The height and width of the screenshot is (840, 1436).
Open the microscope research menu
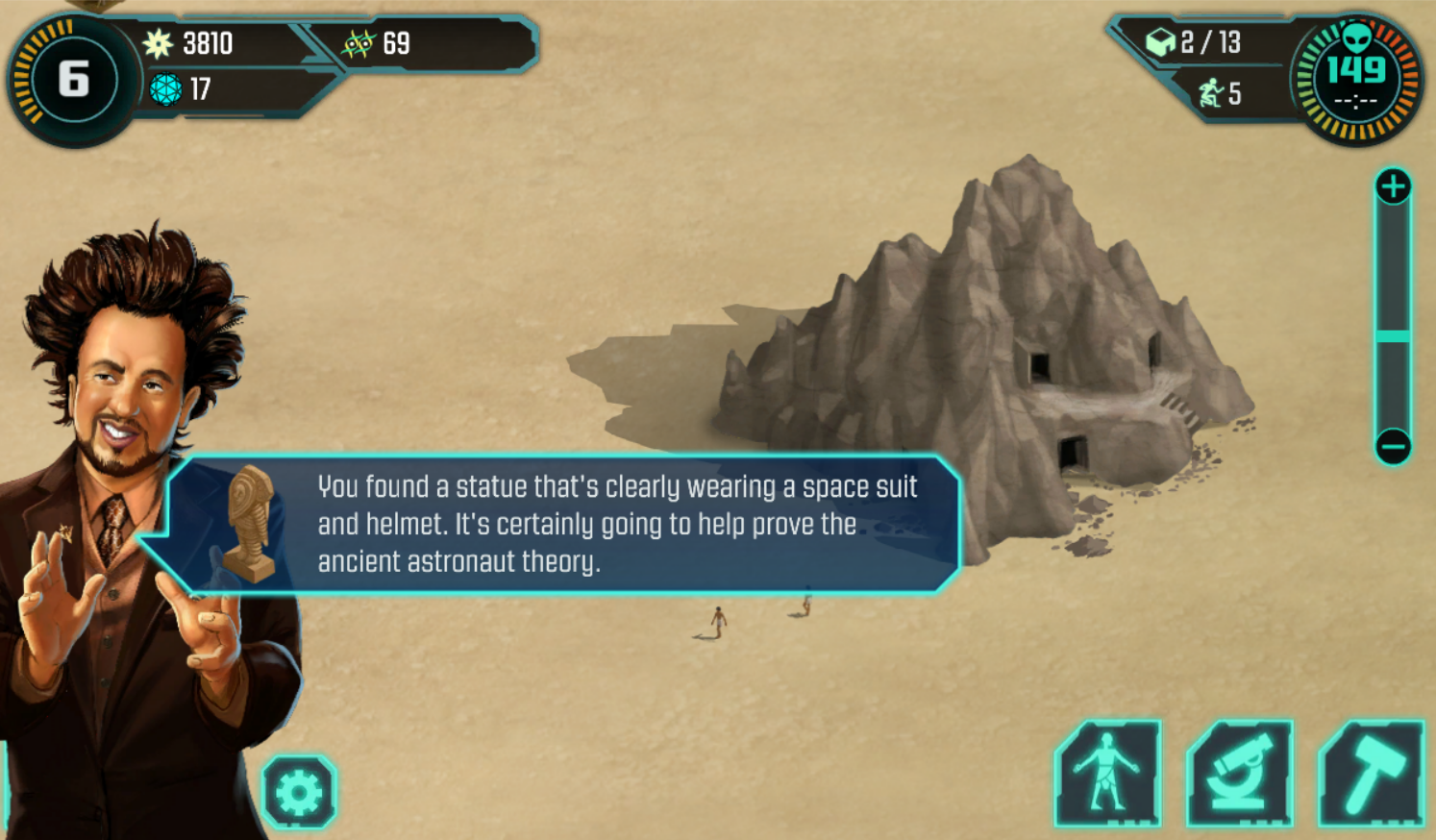click(x=1240, y=774)
